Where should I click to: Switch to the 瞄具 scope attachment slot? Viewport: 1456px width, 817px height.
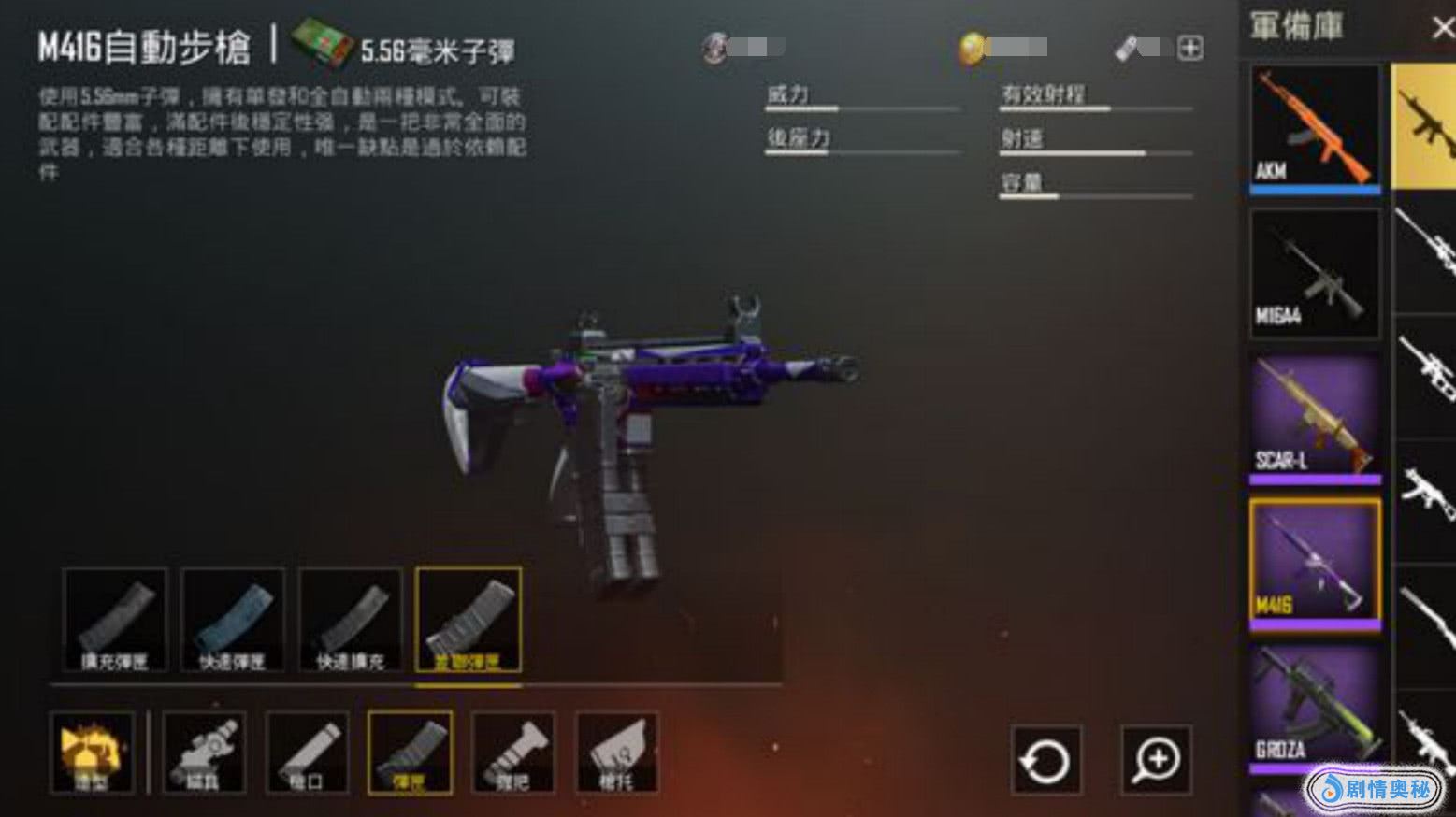point(204,752)
